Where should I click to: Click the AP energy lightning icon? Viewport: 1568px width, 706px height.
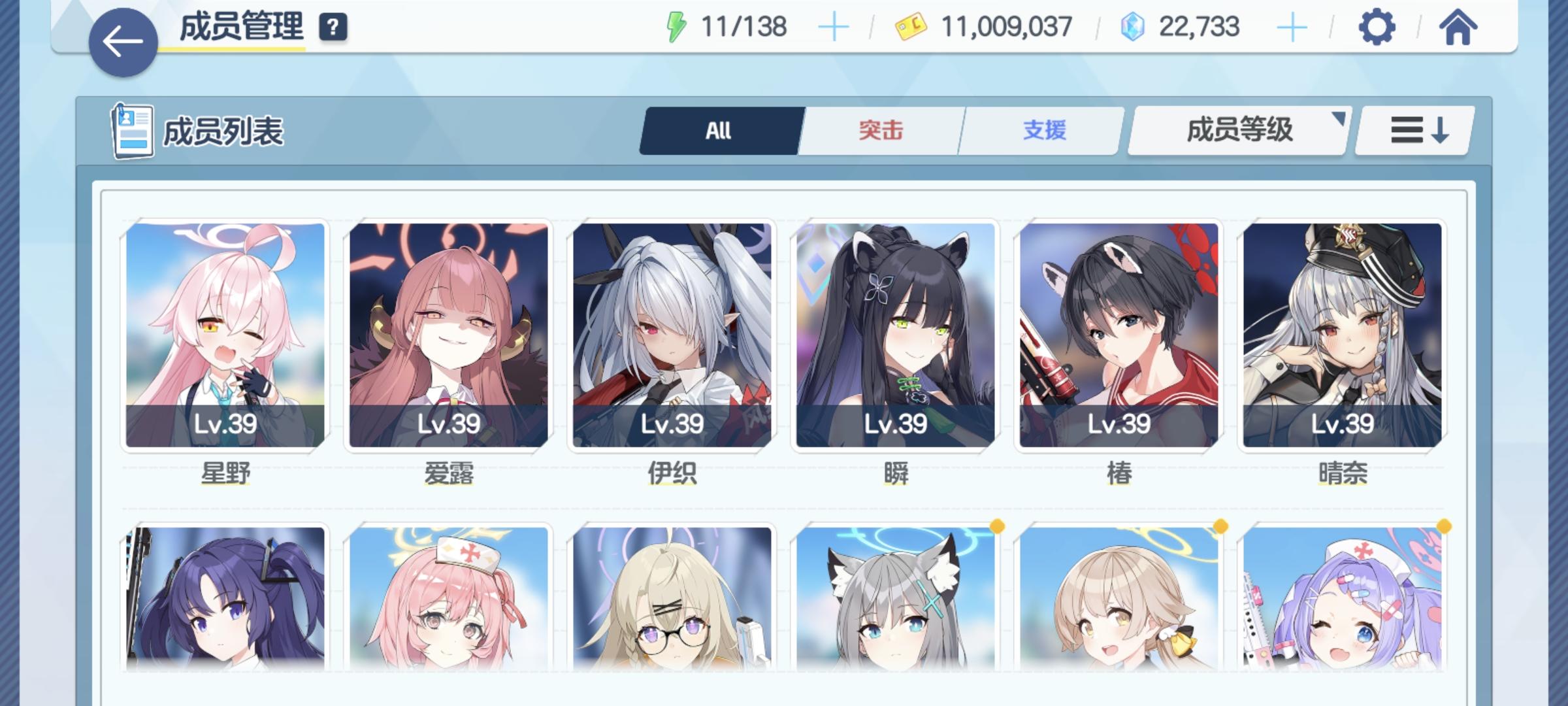coord(676,27)
